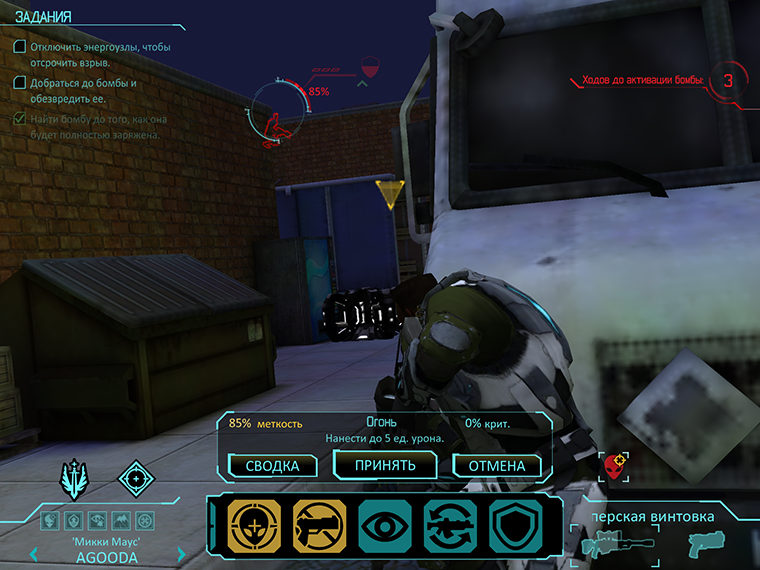This screenshot has height=570, width=760.
Task: Tap the round crosshair icon above soldier name
Action: [x=136, y=478]
